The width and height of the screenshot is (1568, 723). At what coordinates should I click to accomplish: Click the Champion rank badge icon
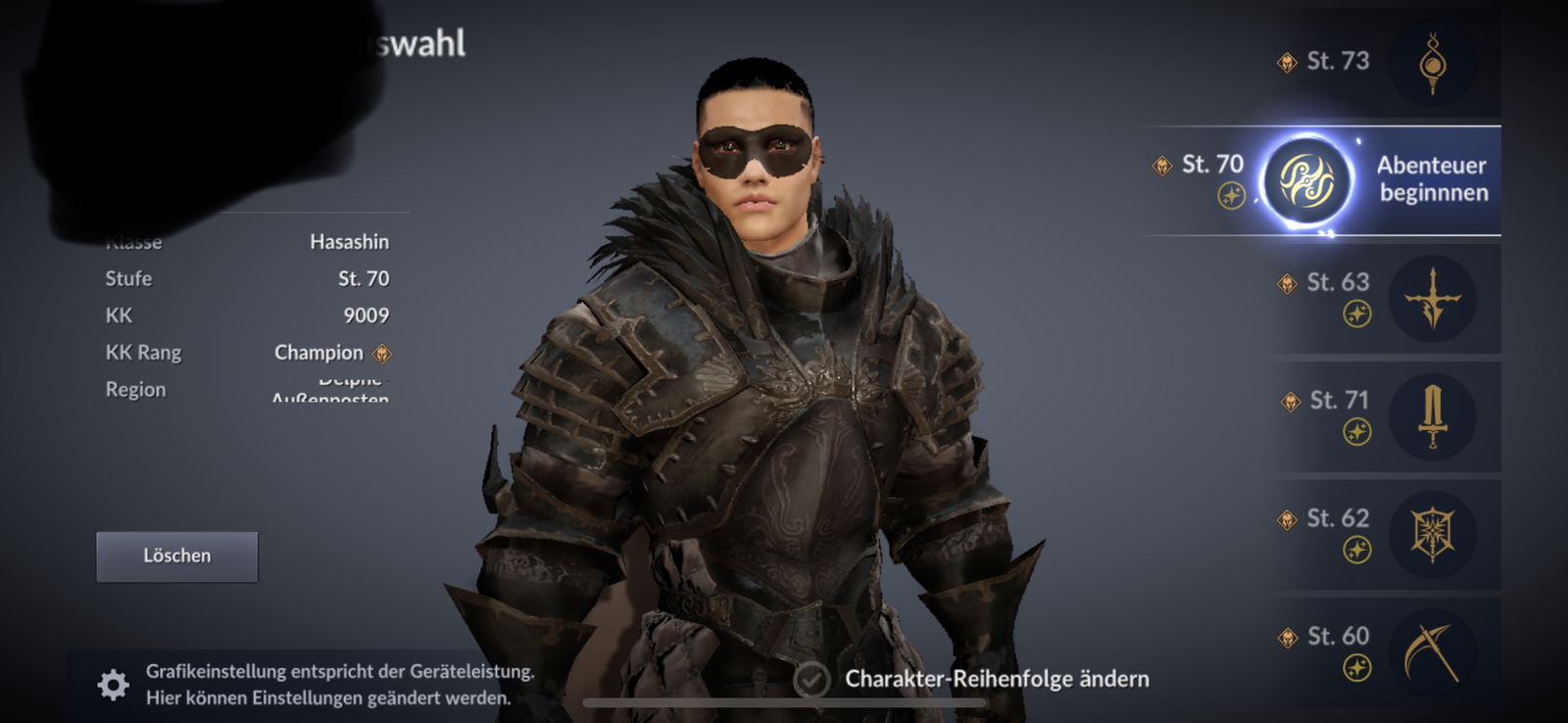382,352
